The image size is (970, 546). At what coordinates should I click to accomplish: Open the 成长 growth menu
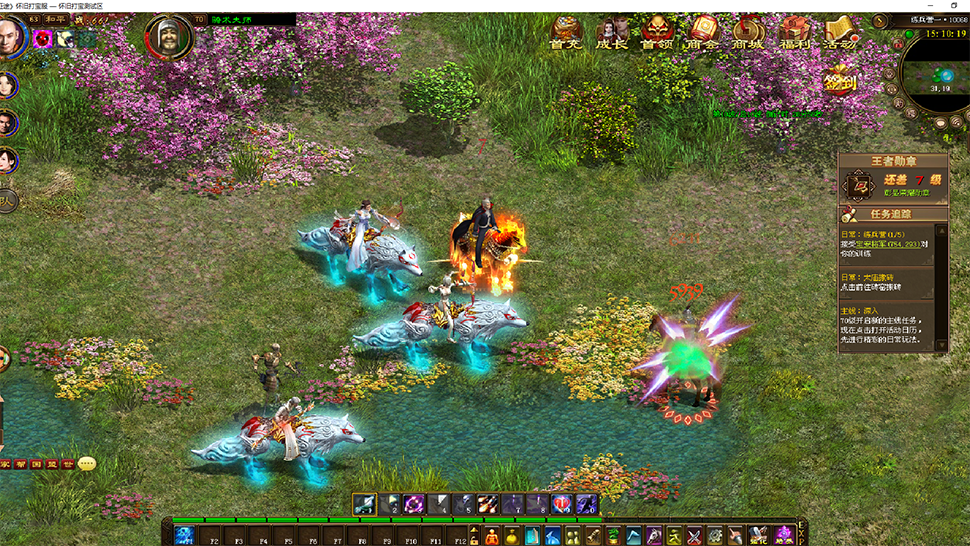pyautogui.click(x=612, y=31)
